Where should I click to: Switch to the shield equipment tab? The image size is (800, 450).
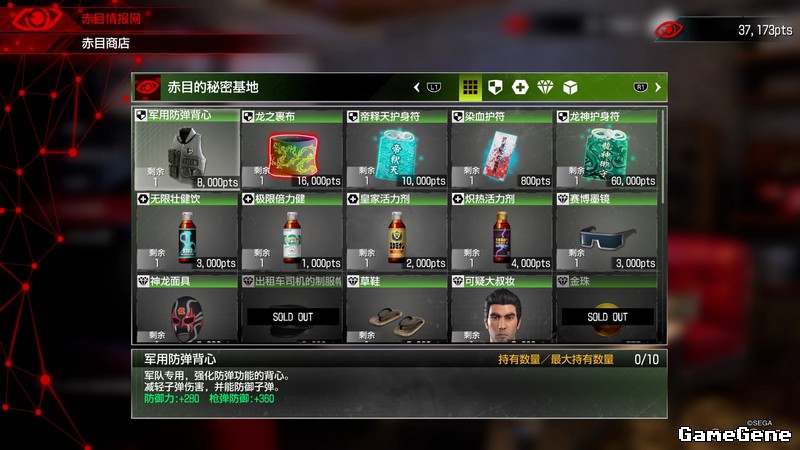point(495,87)
